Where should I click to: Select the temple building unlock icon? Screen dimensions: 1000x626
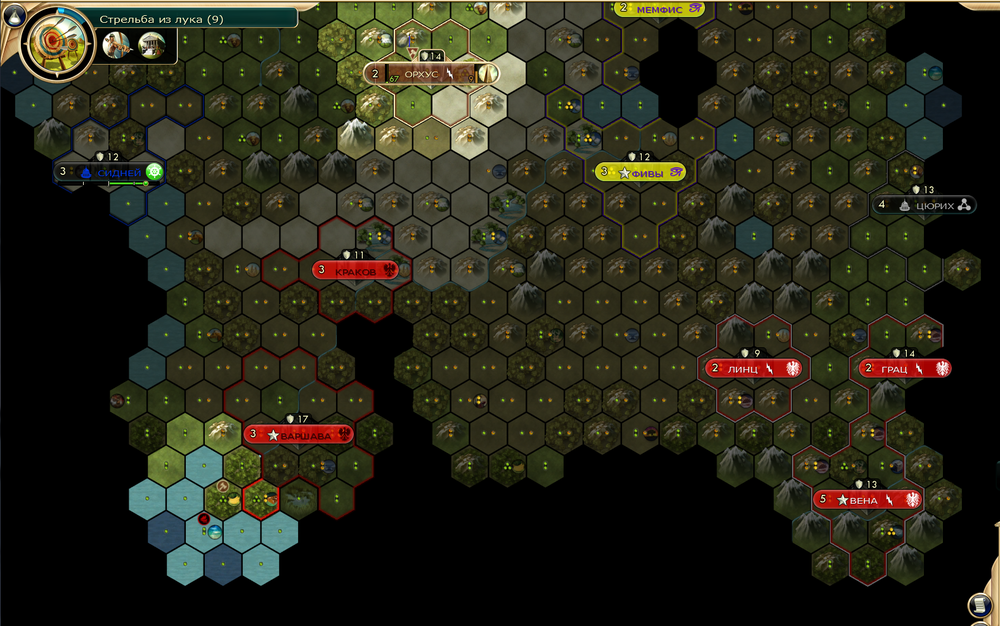click(152, 44)
